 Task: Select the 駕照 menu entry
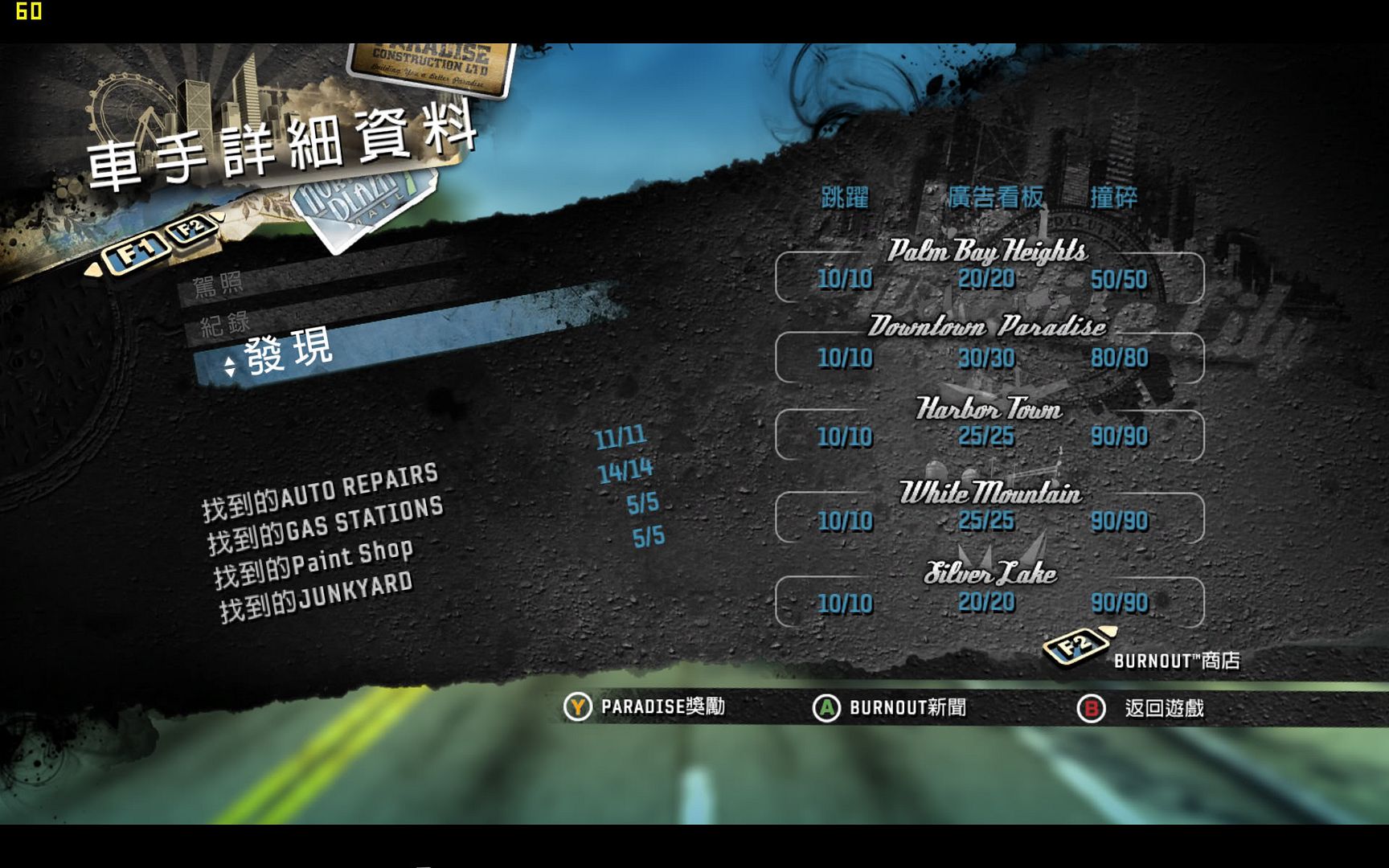point(218,285)
